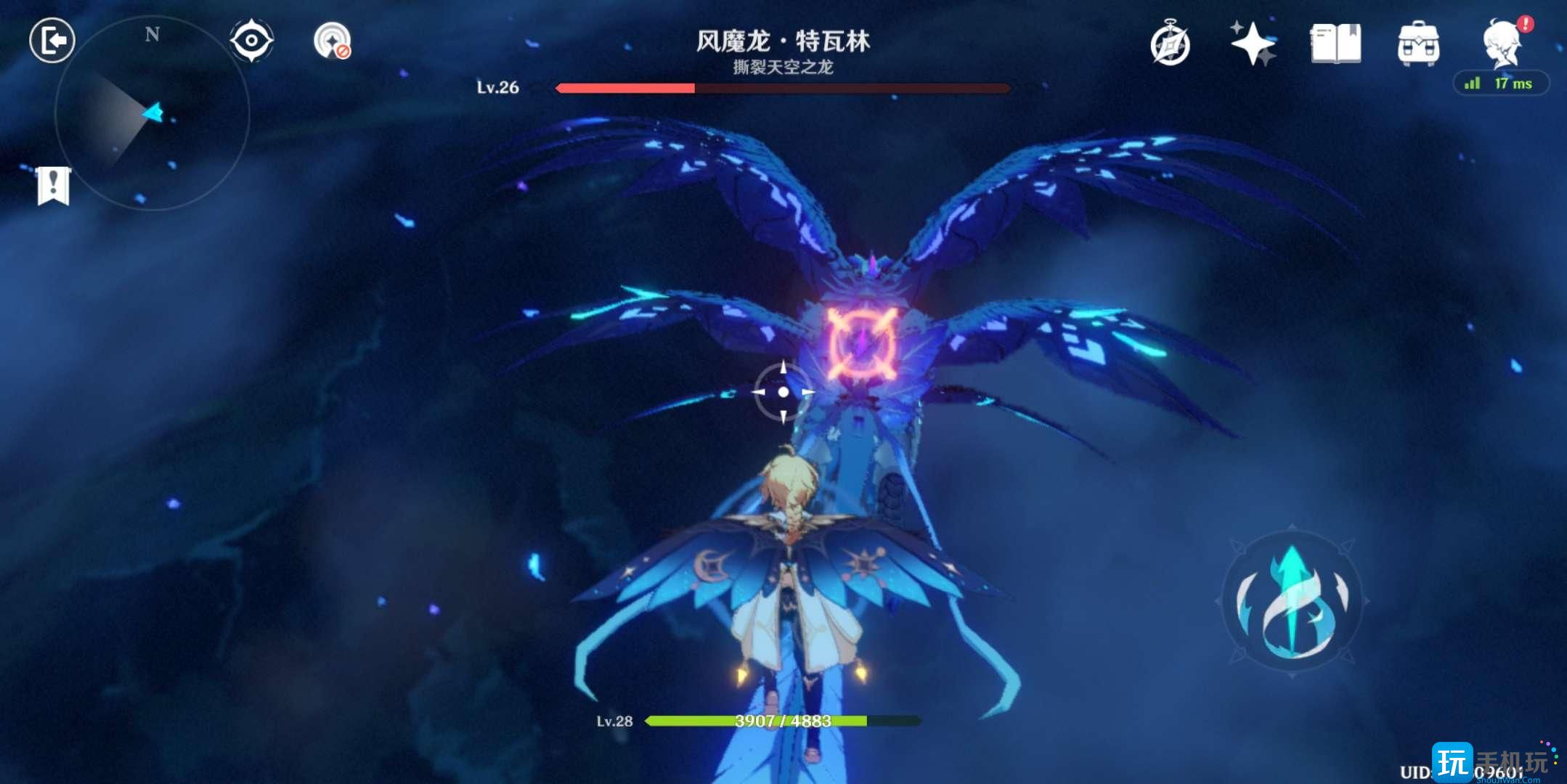1567x784 pixels.
Task: Click the leave-challenge door icon top-left
Action: [x=52, y=40]
